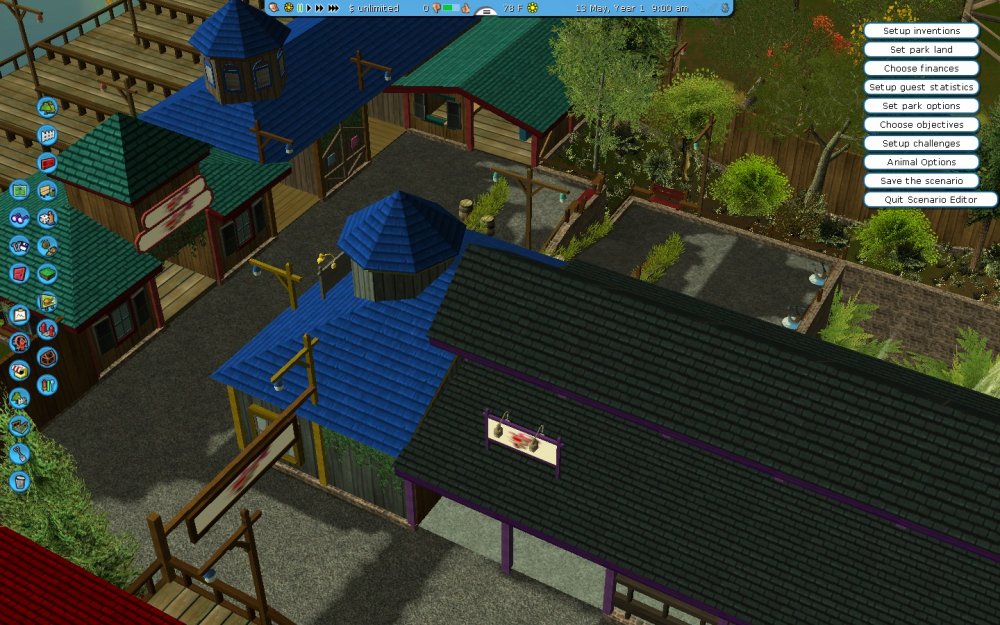This screenshot has height=625, width=1000.
Task: Set game to fastest triple-arrow speed
Action: pyautogui.click(x=333, y=8)
